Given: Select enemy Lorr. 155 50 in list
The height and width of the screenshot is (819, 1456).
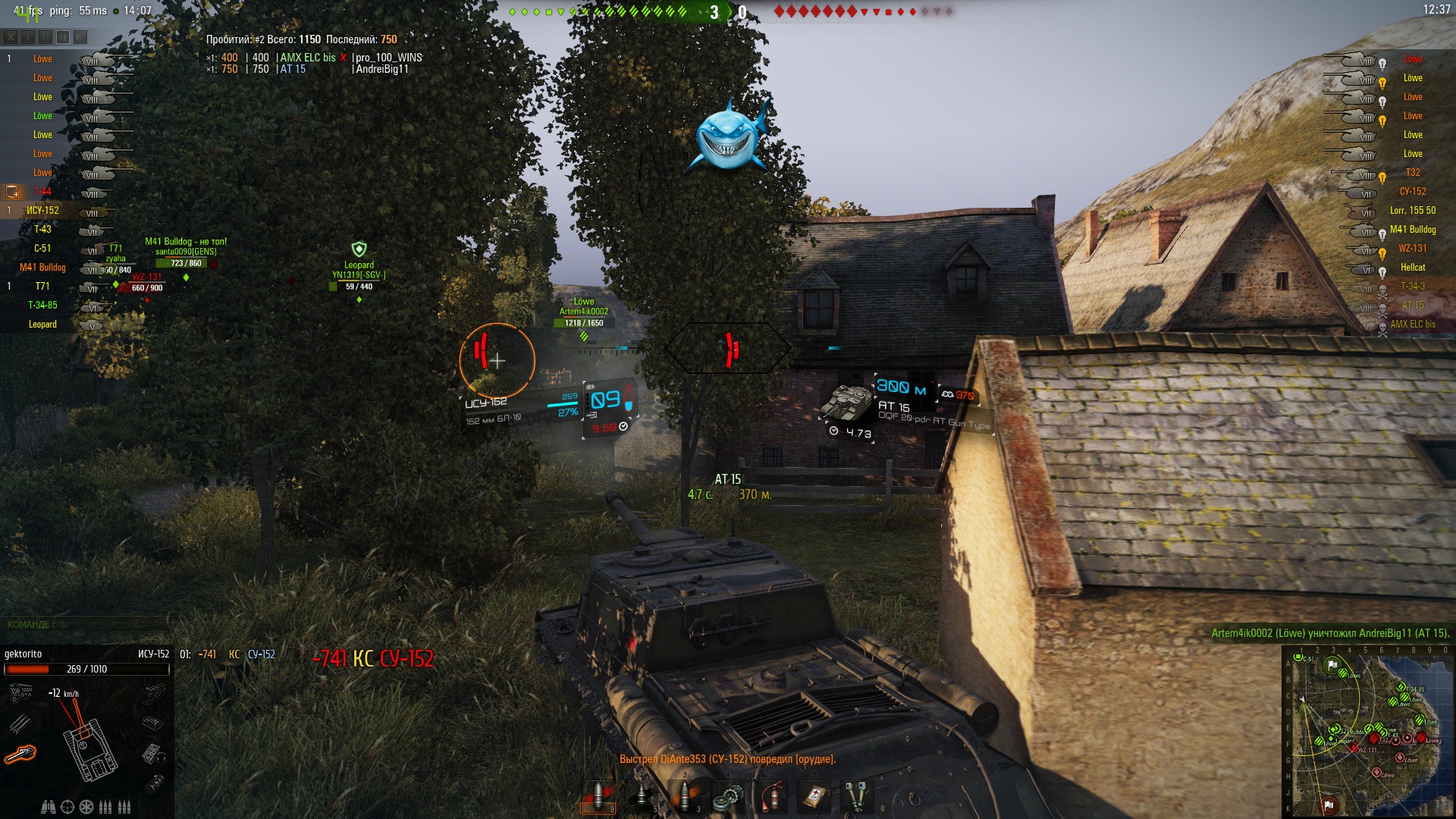Looking at the screenshot, I should [1412, 210].
